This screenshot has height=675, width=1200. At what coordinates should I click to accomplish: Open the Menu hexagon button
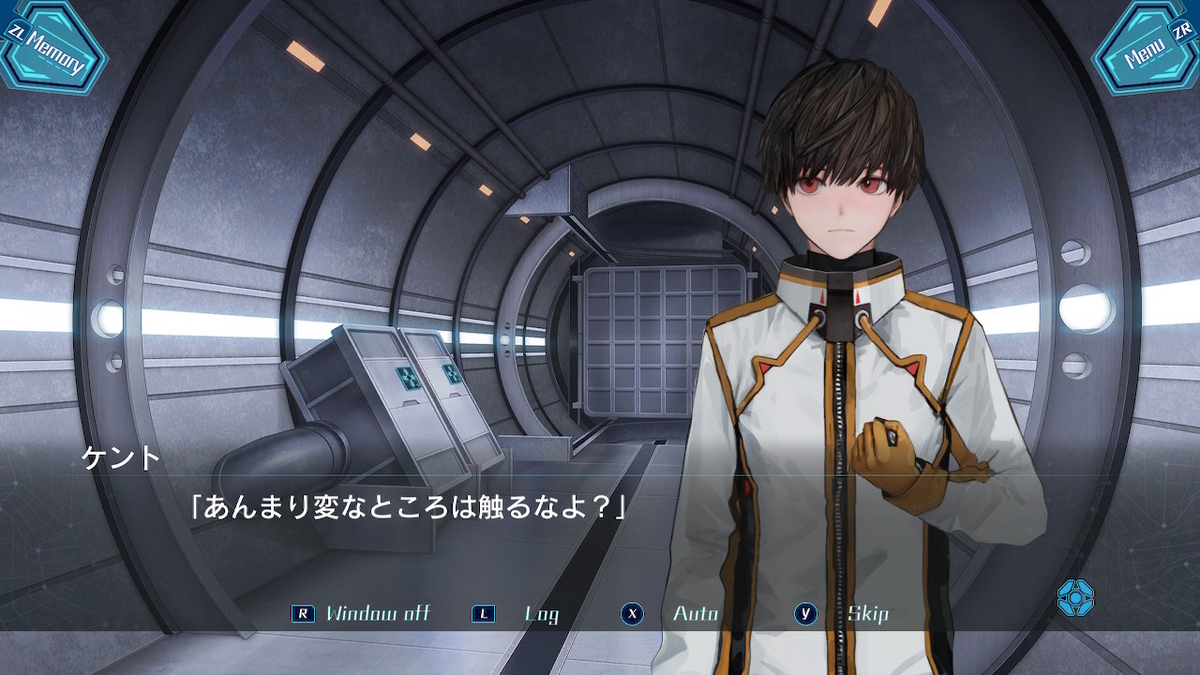click(x=1146, y=48)
